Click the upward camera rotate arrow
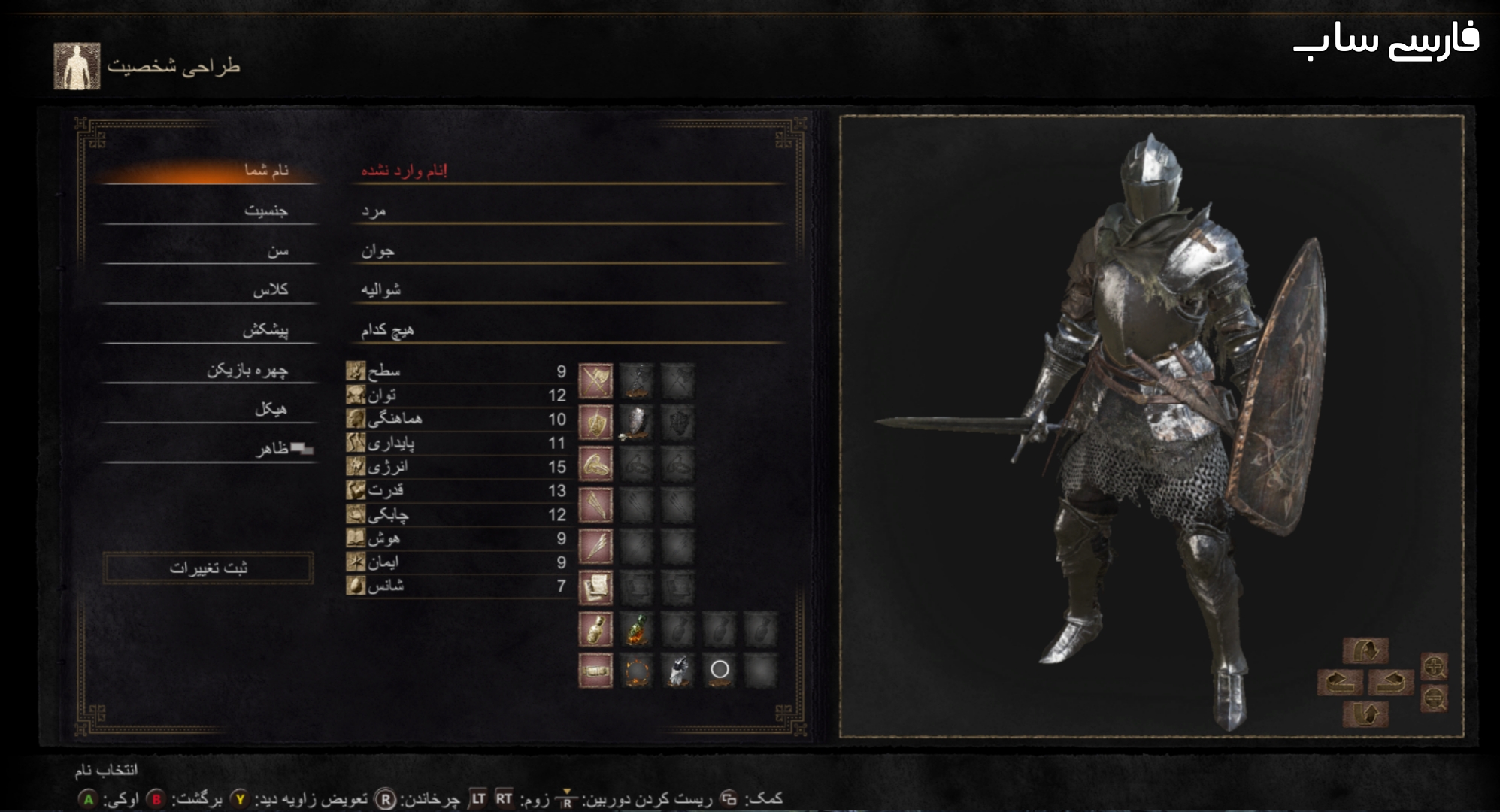 point(1365,650)
